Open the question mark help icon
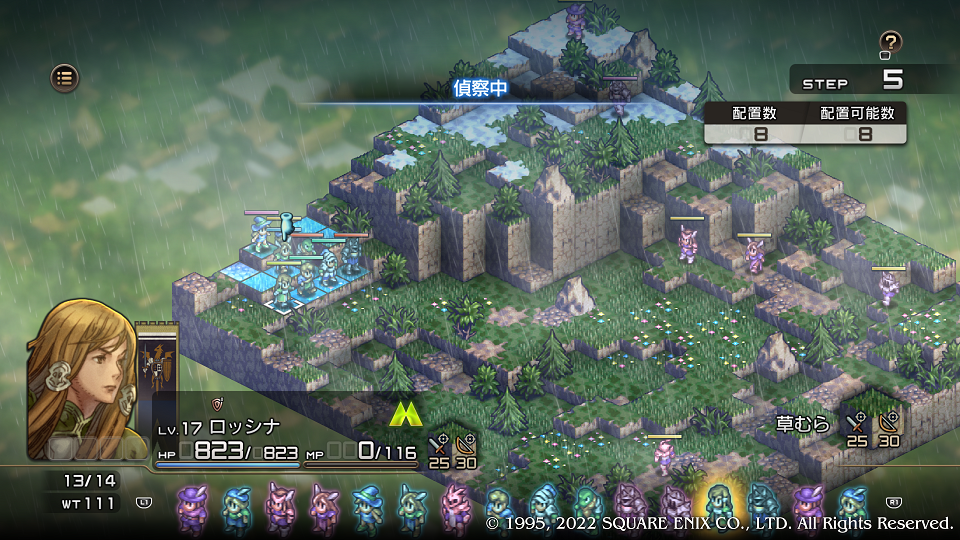 (890, 42)
